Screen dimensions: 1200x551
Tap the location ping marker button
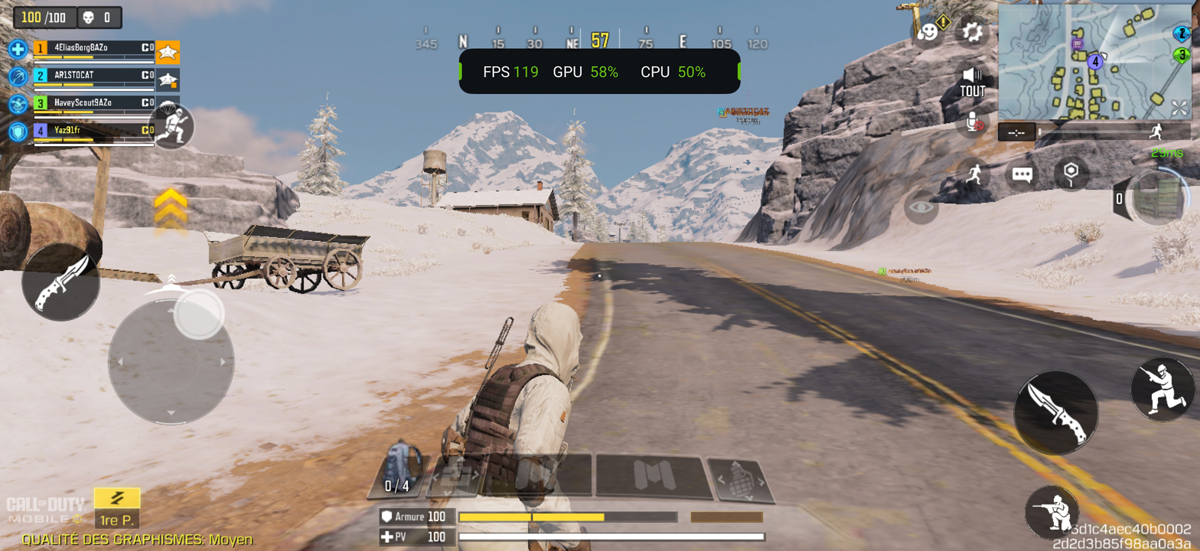tap(1071, 173)
